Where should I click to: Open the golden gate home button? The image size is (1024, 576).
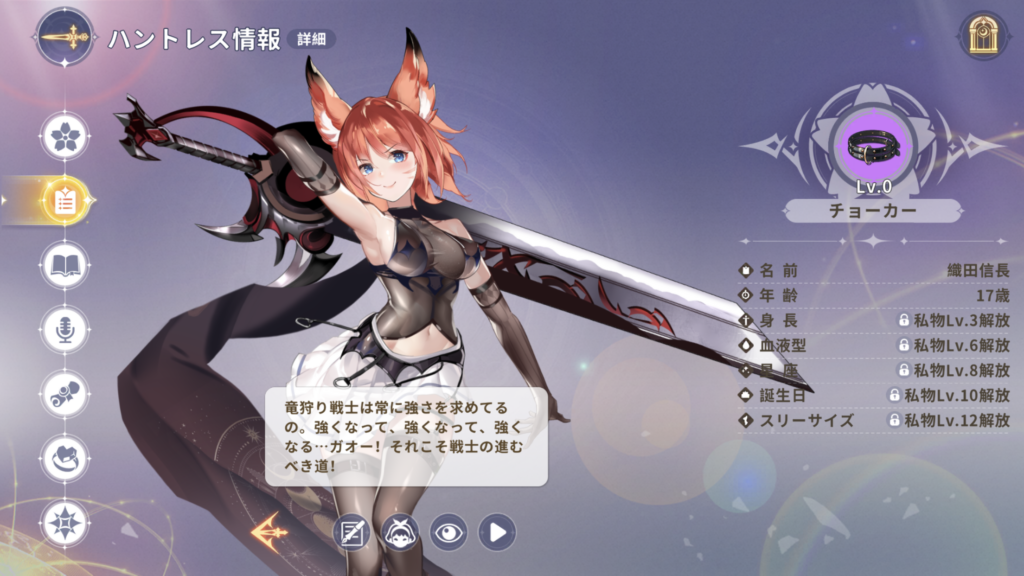[983, 38]
